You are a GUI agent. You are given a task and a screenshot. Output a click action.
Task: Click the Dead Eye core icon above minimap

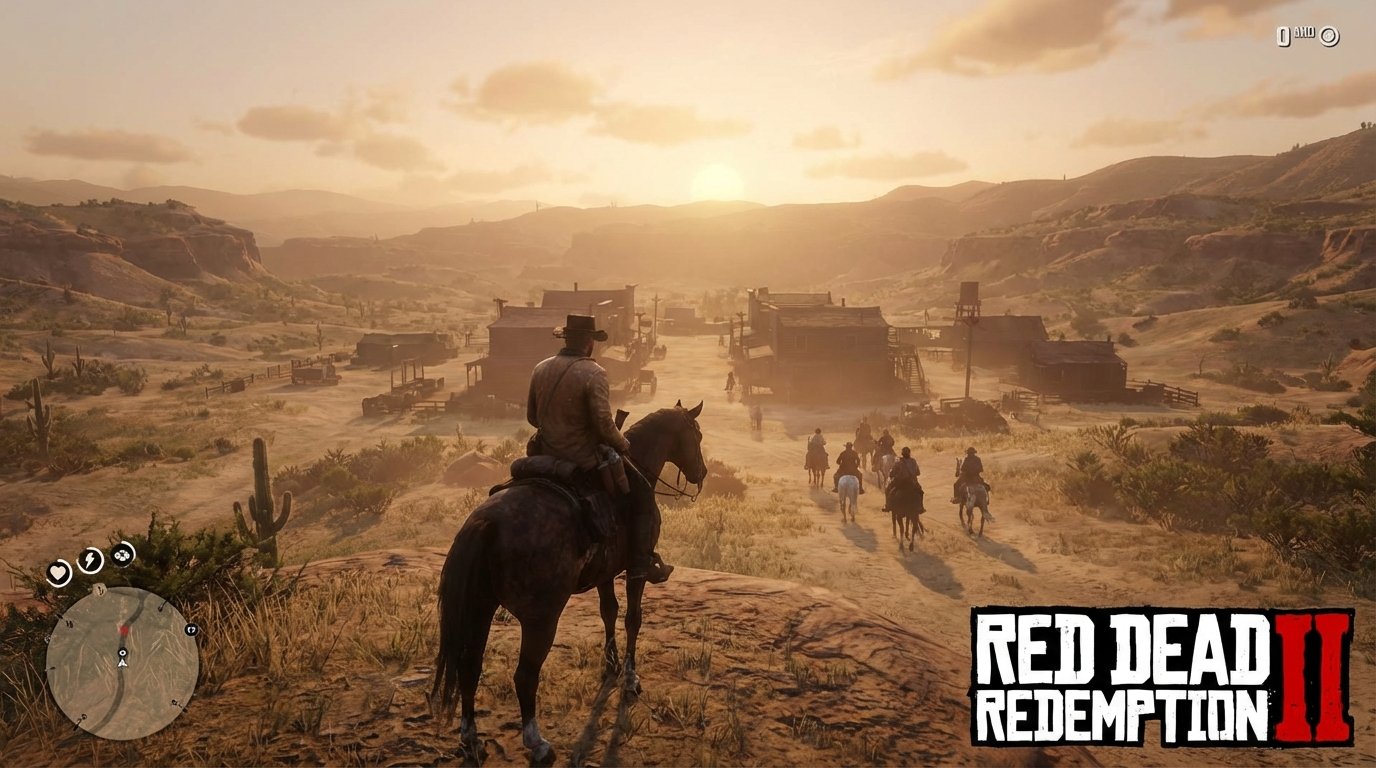122,556
